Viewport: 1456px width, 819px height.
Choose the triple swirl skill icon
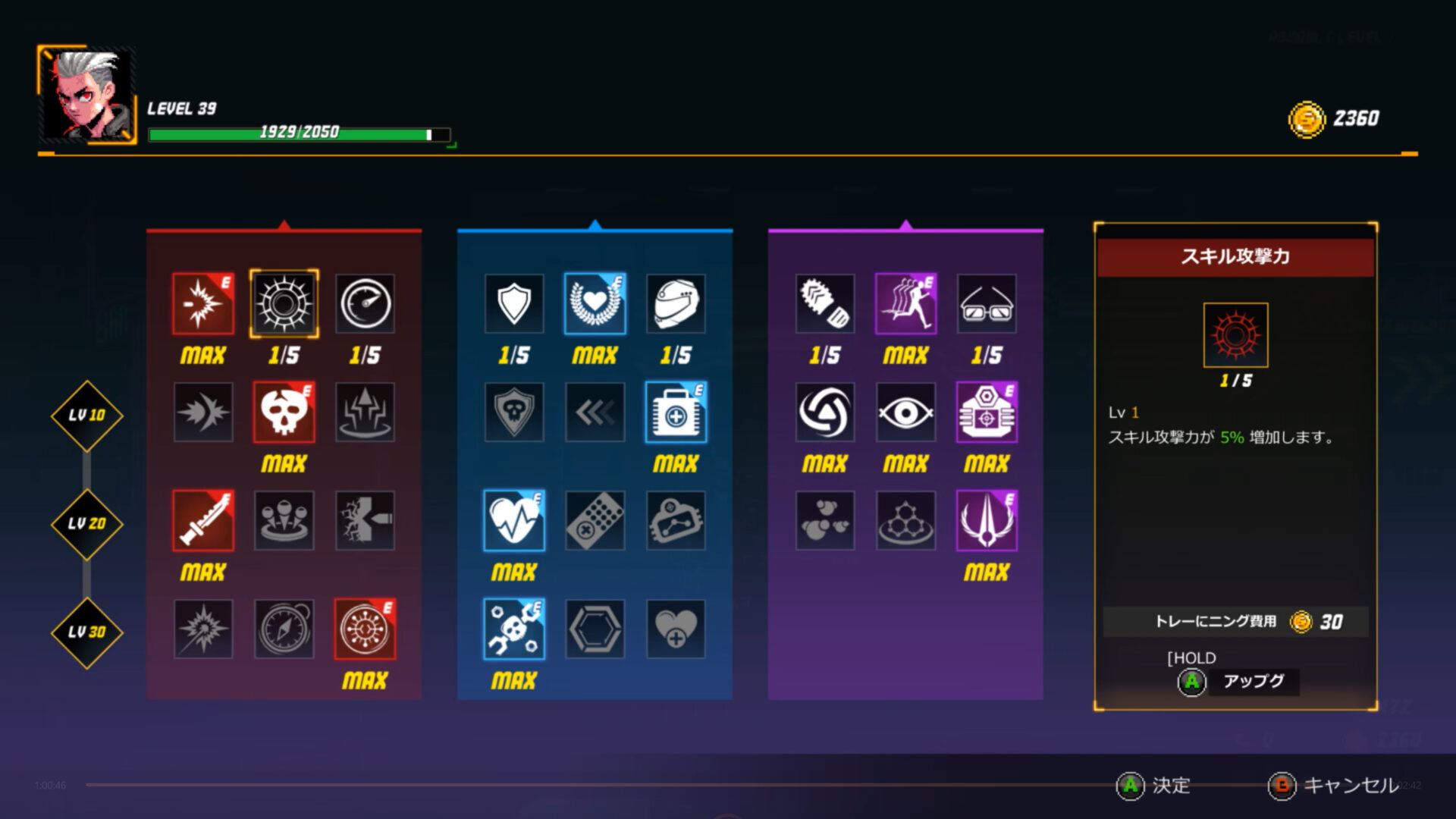[825, 413]
